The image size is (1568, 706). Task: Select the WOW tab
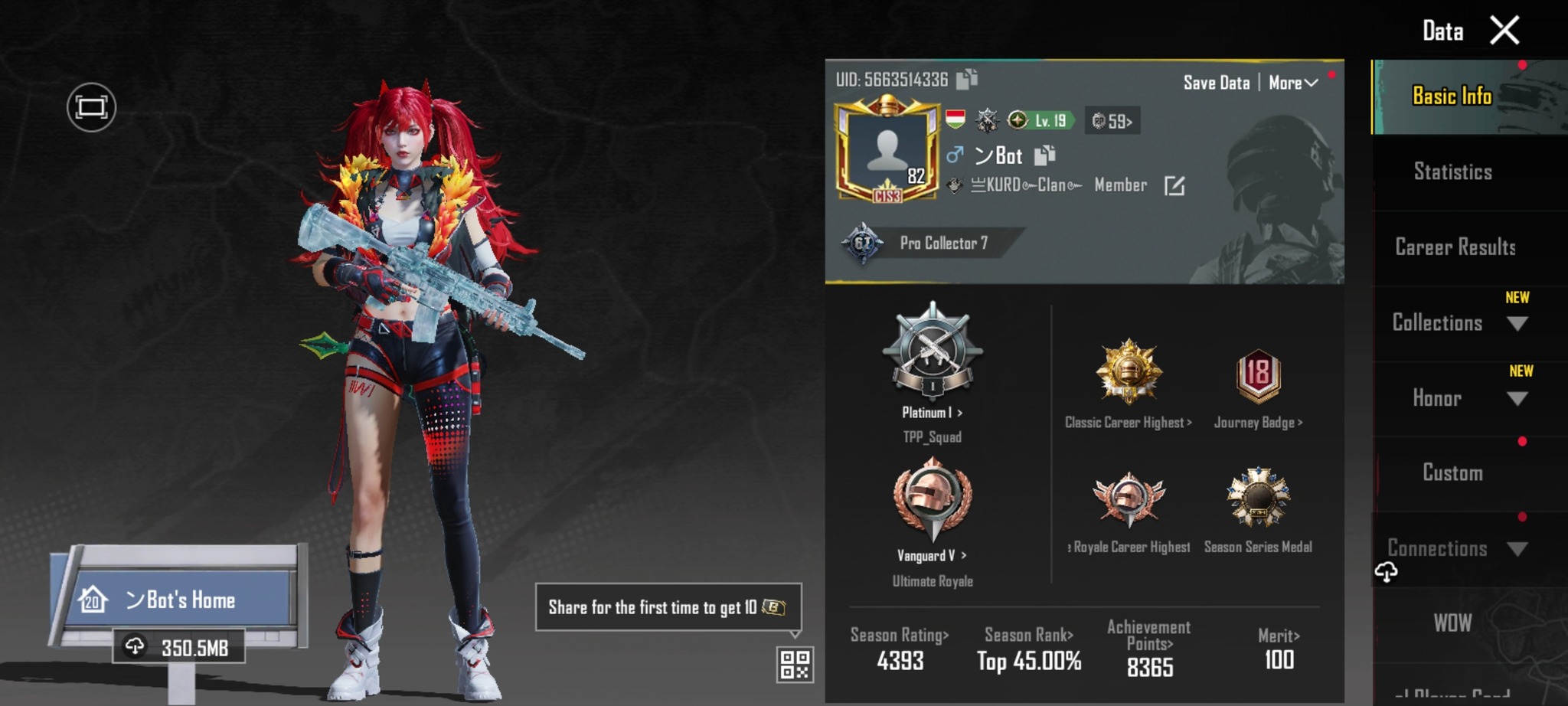[x=1452, y=623]
